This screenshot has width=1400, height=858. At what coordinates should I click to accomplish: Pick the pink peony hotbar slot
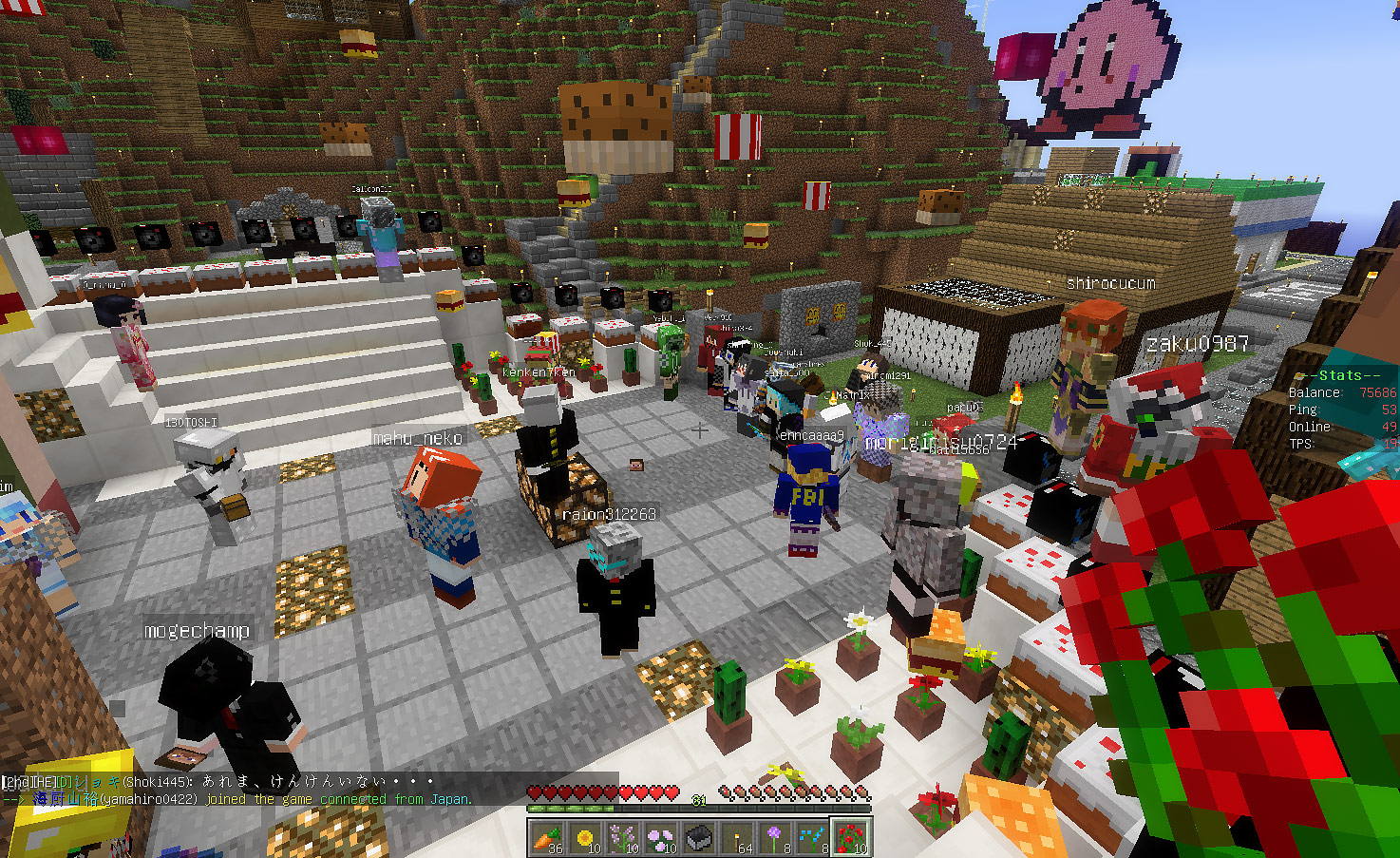661,838
